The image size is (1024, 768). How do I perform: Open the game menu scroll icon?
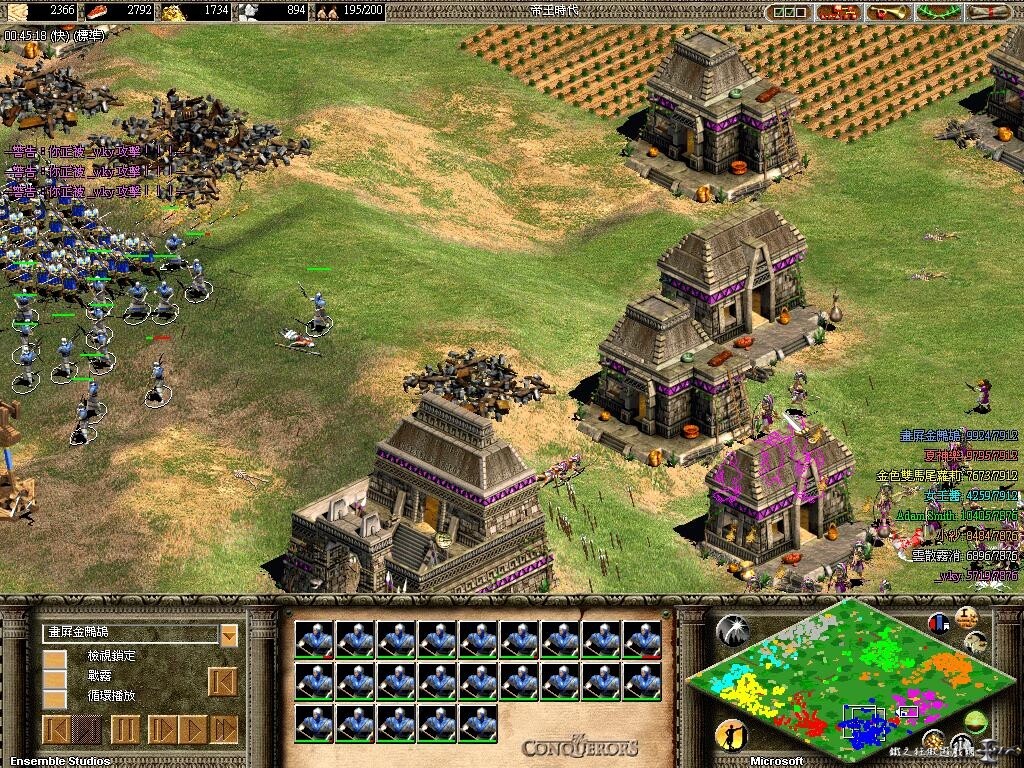click(990, 12)
